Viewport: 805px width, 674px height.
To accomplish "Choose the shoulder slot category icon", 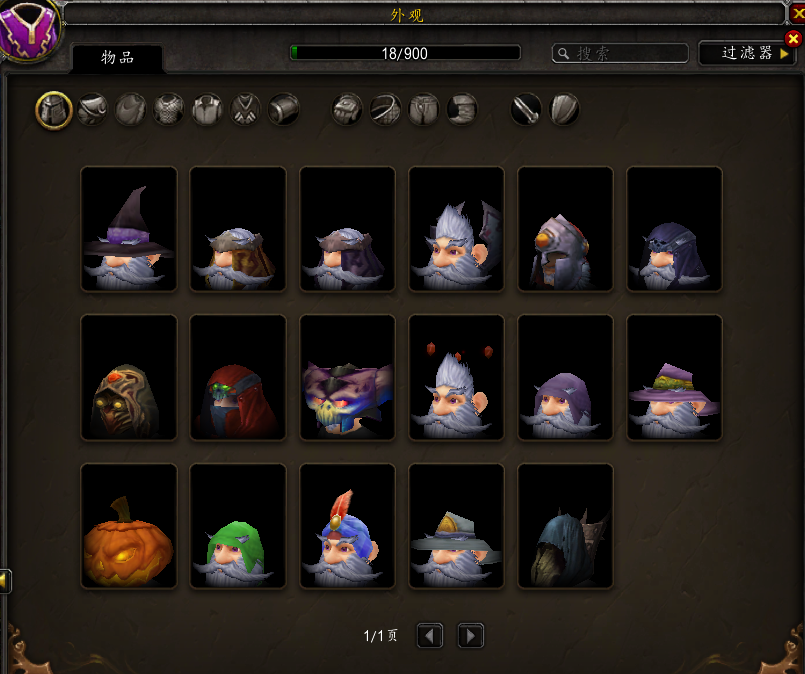I will point(92,109).
